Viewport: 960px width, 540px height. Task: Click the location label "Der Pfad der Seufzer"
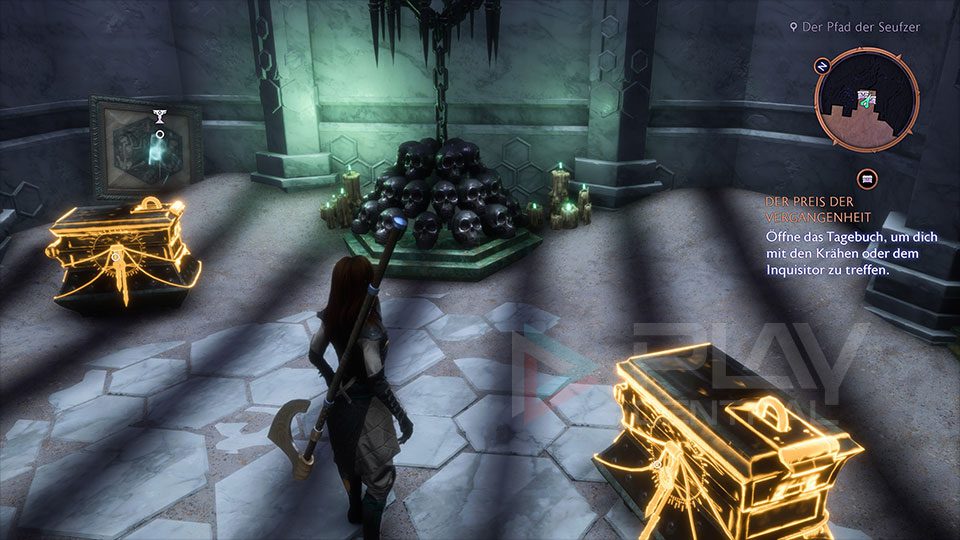click(860, 27)
